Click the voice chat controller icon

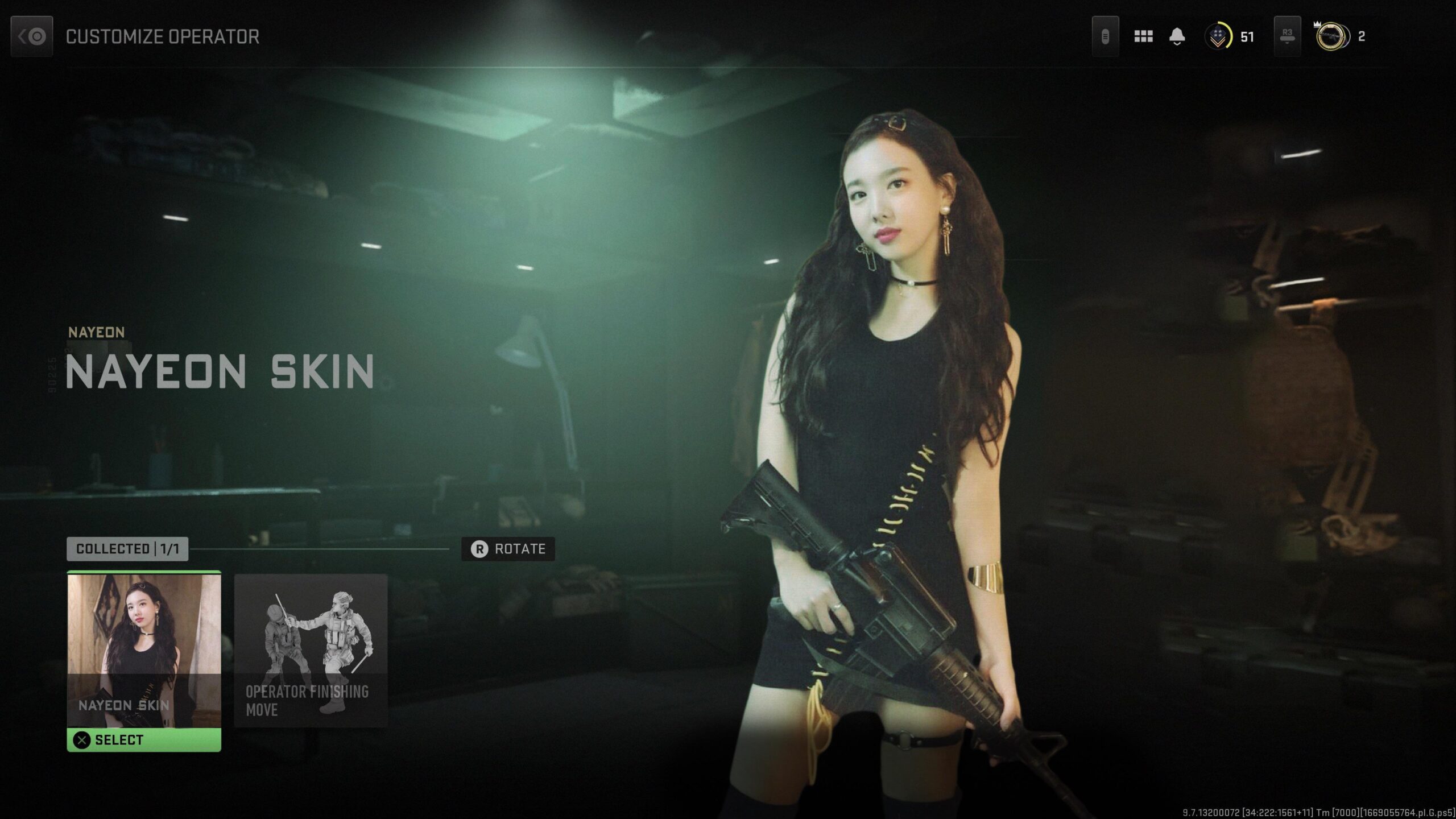pos(1105,36)
